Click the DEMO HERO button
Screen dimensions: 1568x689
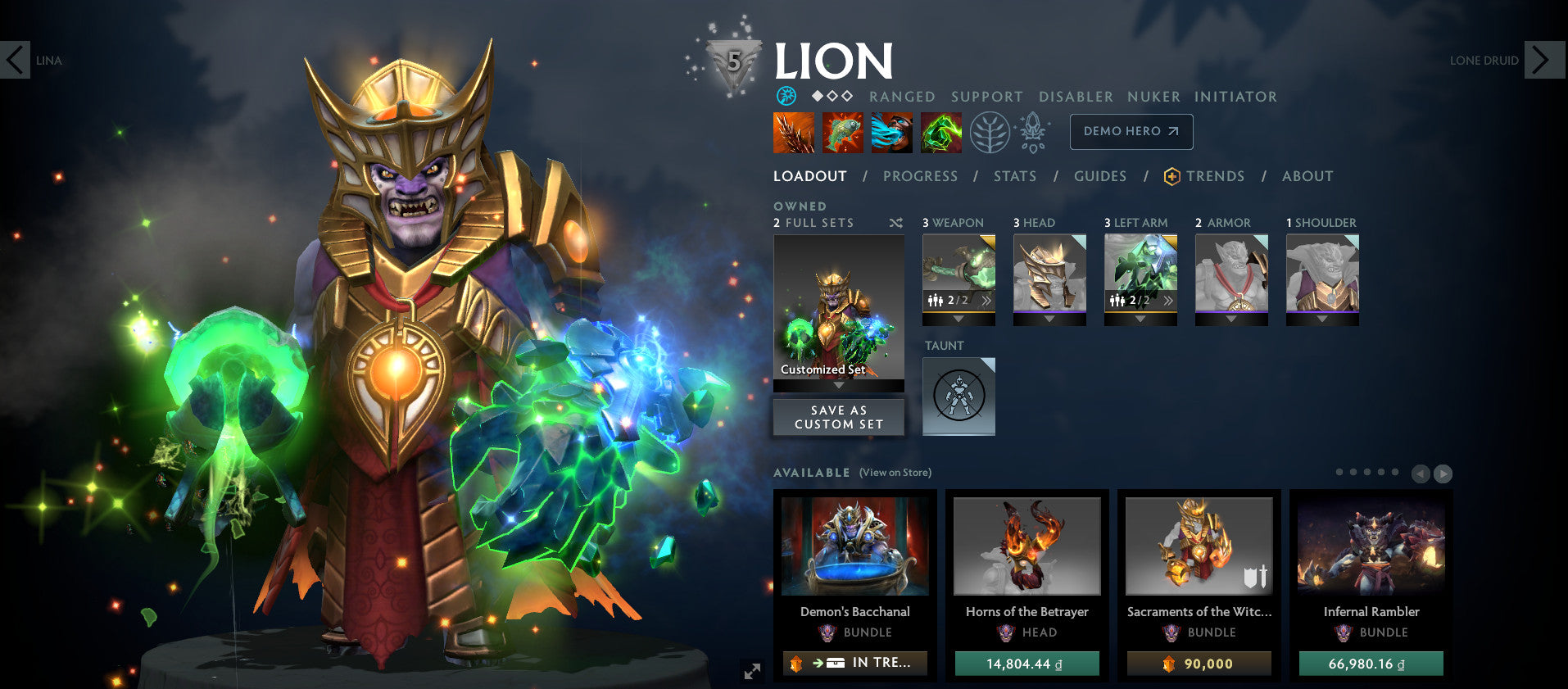[x=1131, y=131]
